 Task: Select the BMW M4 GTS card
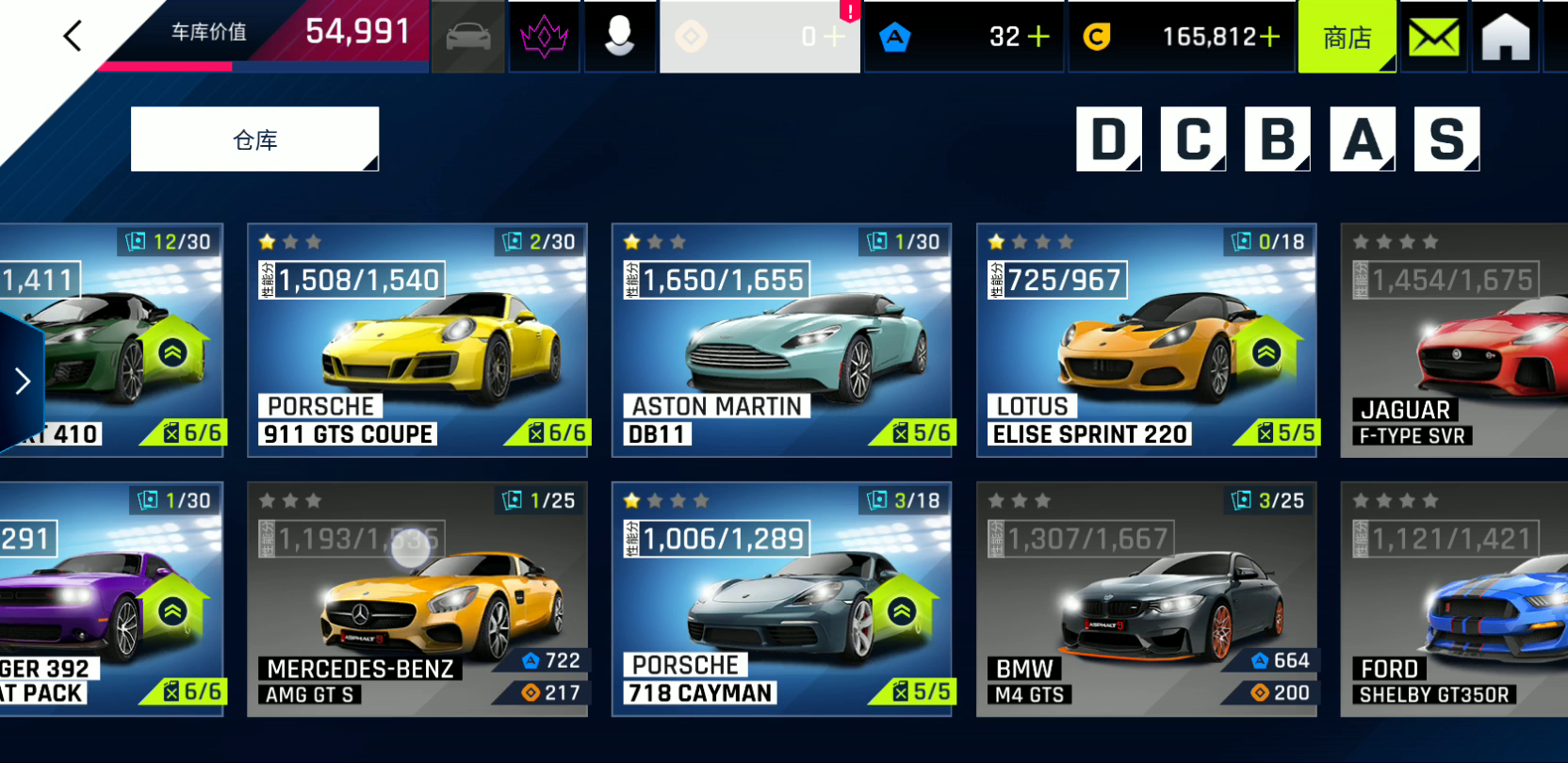pos(1146,599)
